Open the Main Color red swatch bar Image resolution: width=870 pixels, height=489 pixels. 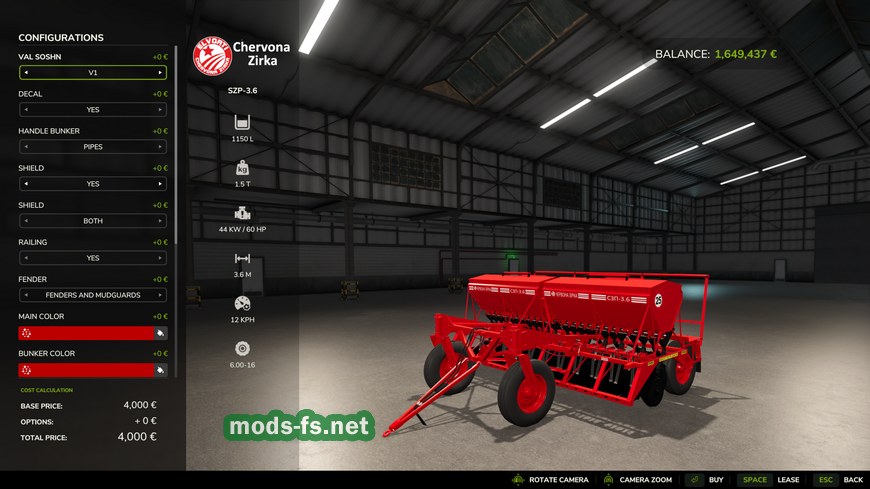85,333
